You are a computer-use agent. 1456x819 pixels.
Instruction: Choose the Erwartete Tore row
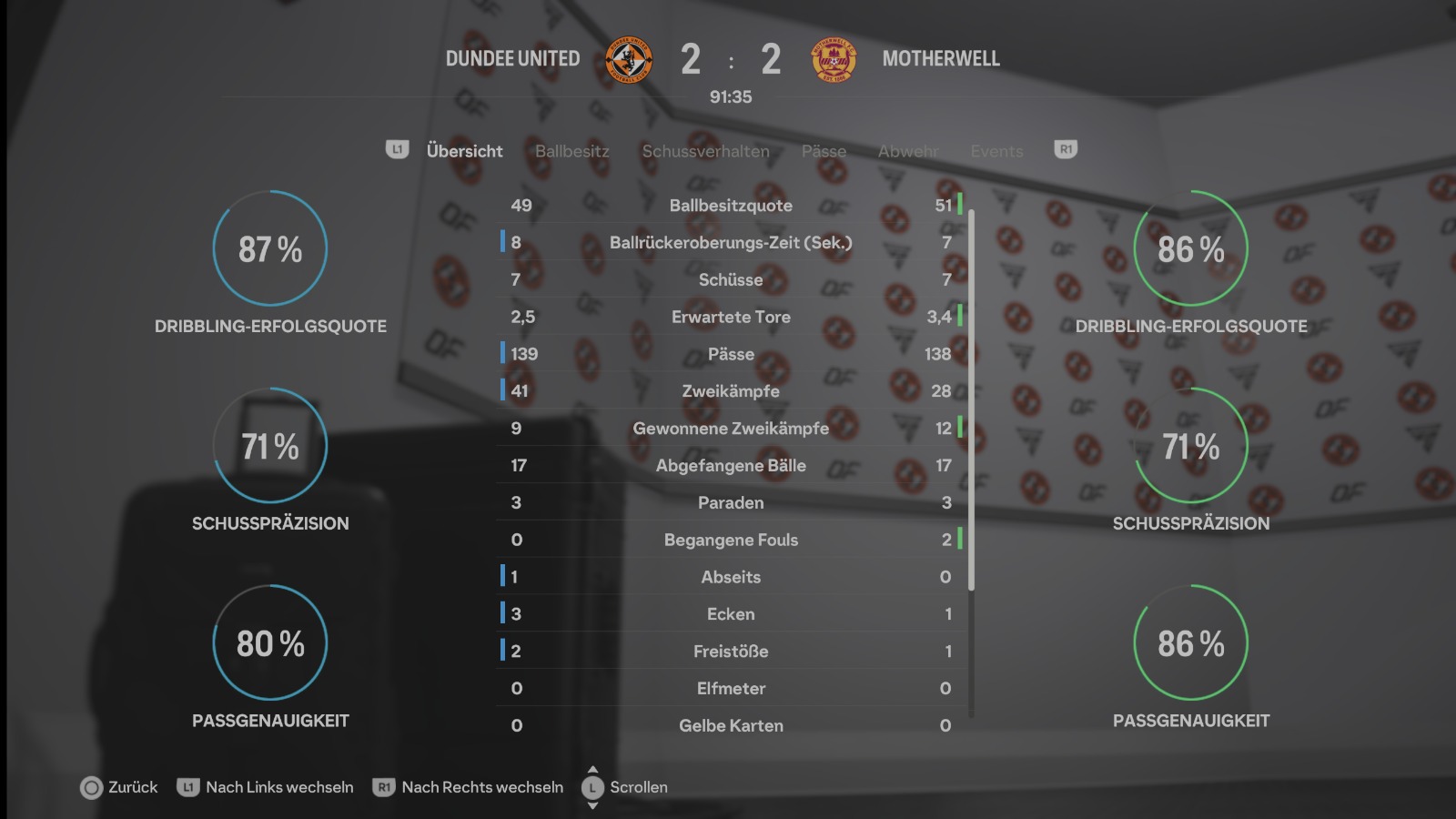pyautogui.click(x=731, y=317)
